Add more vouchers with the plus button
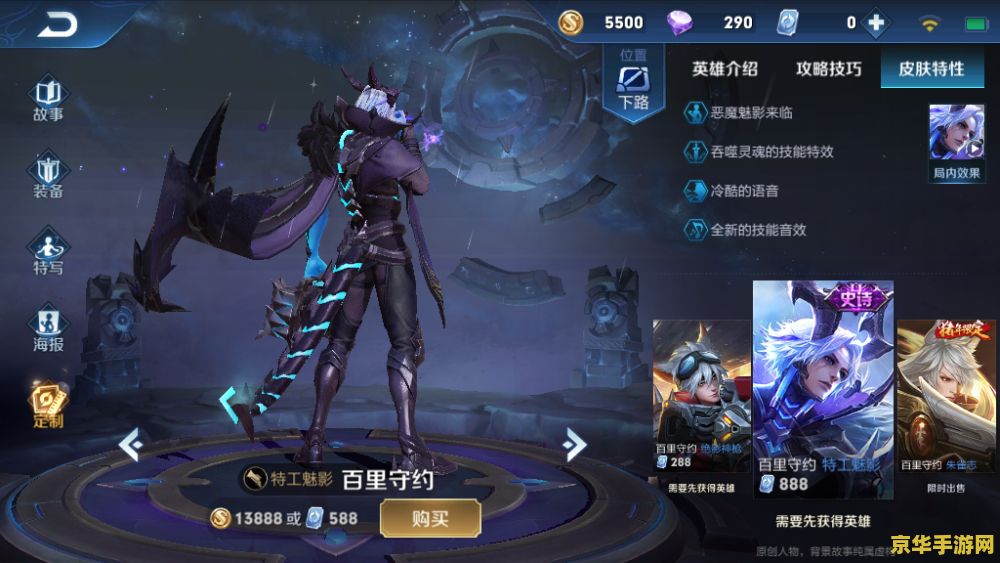This screenshot has height=563, width=1000. pos(876,23)
